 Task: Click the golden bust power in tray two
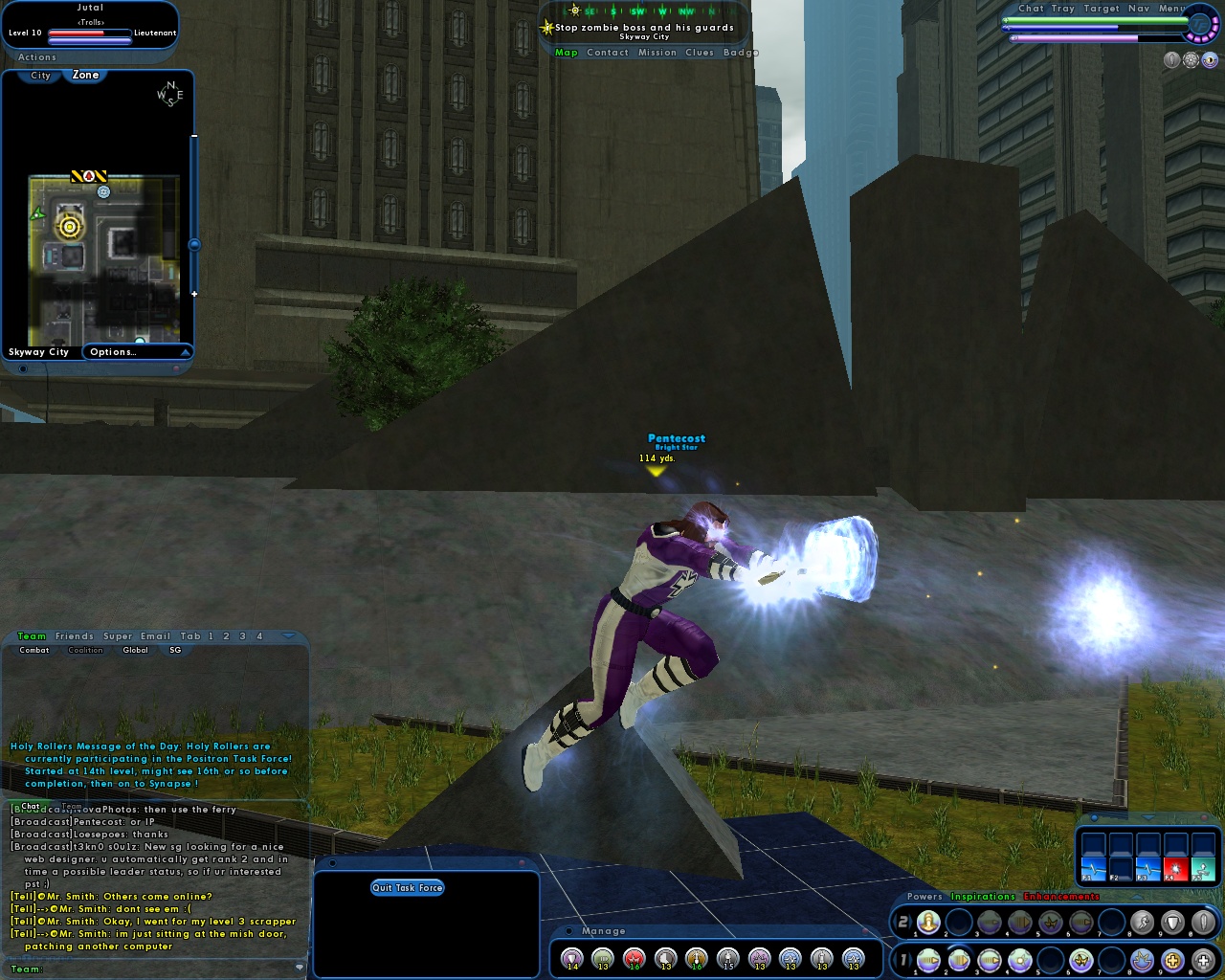pos(928,923)
